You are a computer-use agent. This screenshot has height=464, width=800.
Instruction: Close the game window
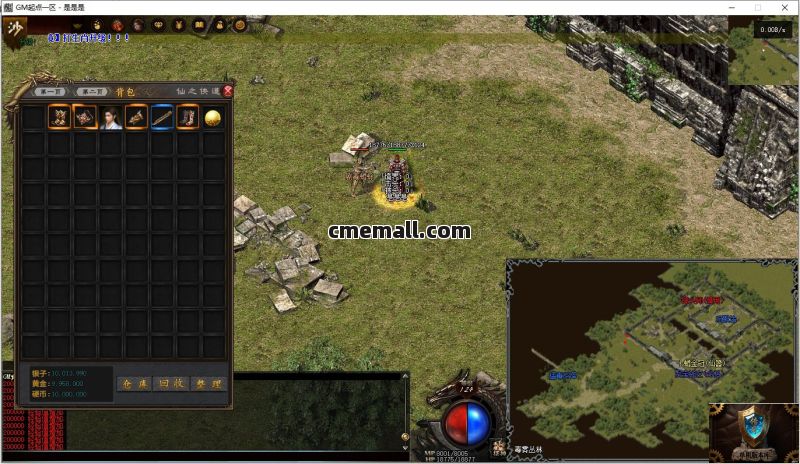tap(783, 7)
